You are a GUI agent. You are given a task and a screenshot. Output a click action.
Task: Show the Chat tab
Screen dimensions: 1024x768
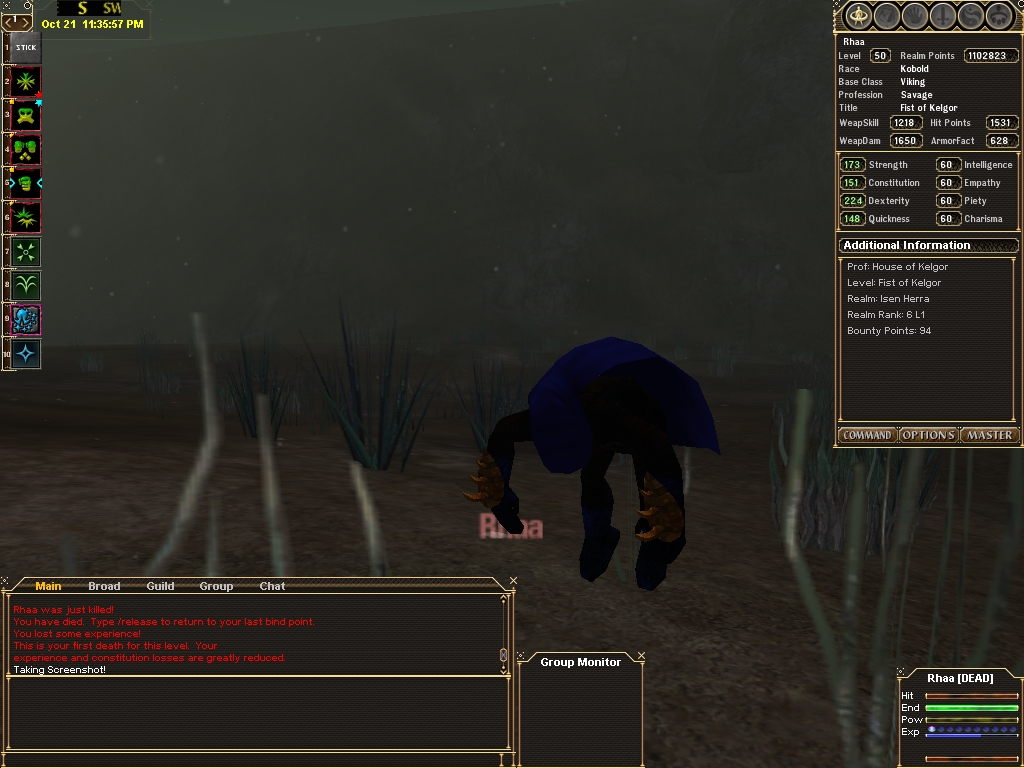tap(272, 586)
